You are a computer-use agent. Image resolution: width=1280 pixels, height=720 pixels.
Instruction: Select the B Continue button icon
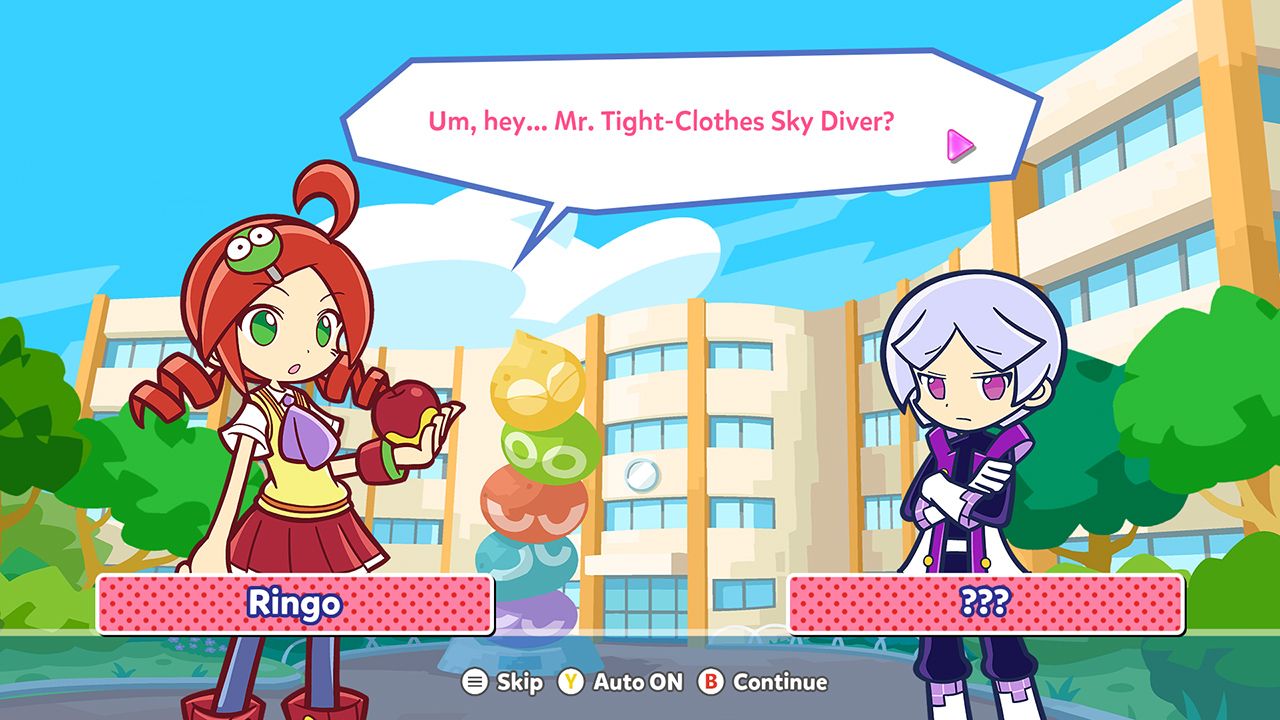[x=712, y=683]
